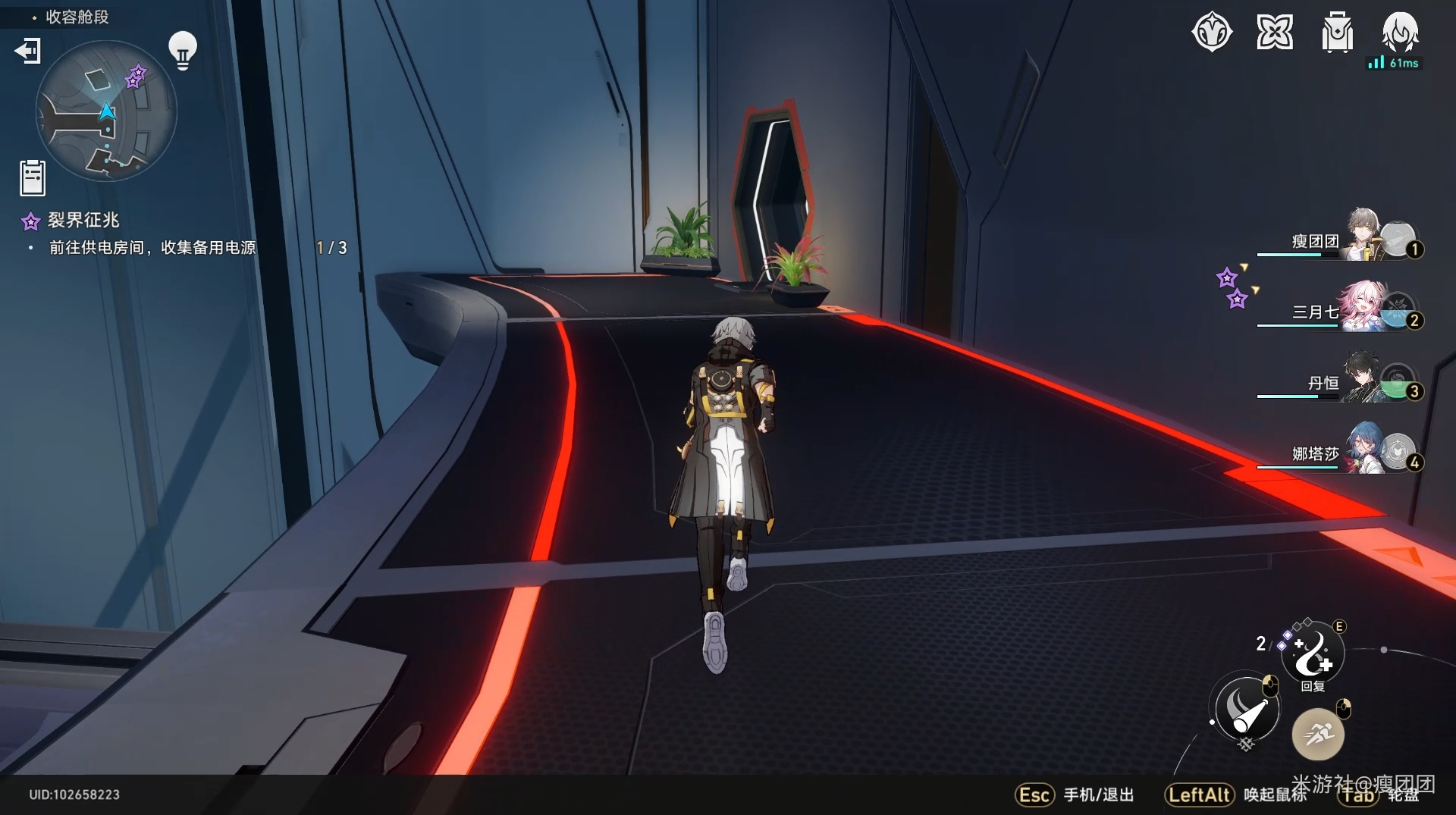Open the shield-shaped icon in top bar

(1212, 33)
